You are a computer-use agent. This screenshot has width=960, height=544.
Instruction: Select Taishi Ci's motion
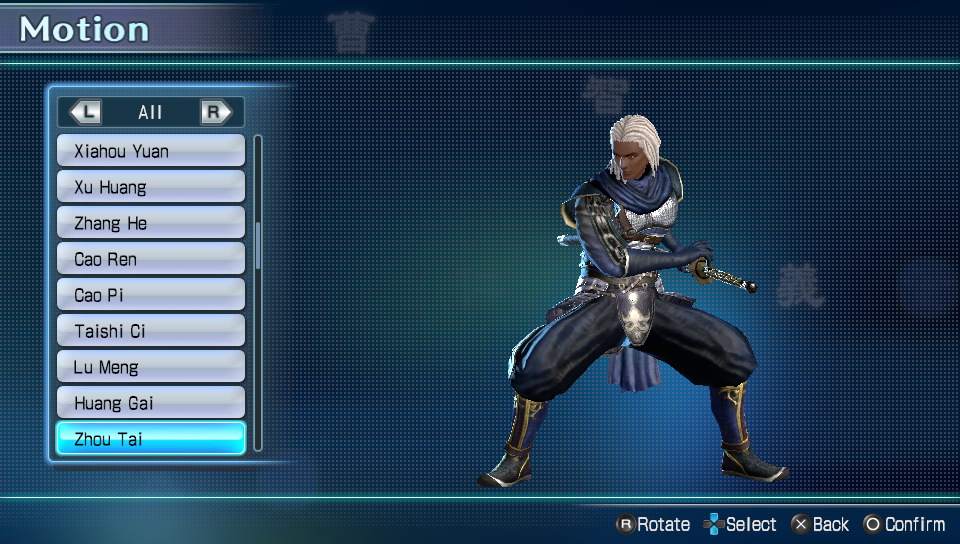pyautogui.click(x=150, y=331)
